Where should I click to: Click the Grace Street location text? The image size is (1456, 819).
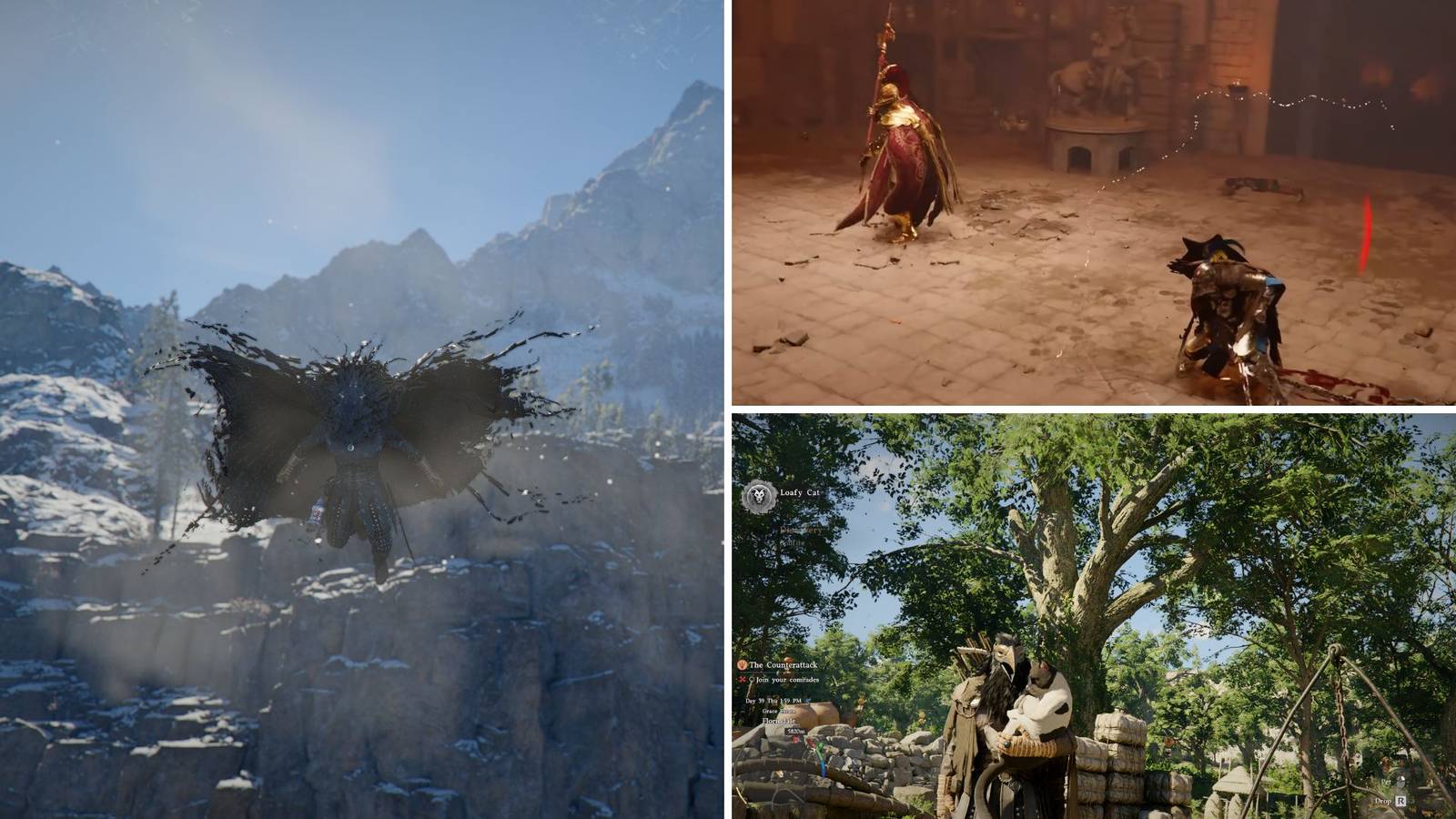778,711
